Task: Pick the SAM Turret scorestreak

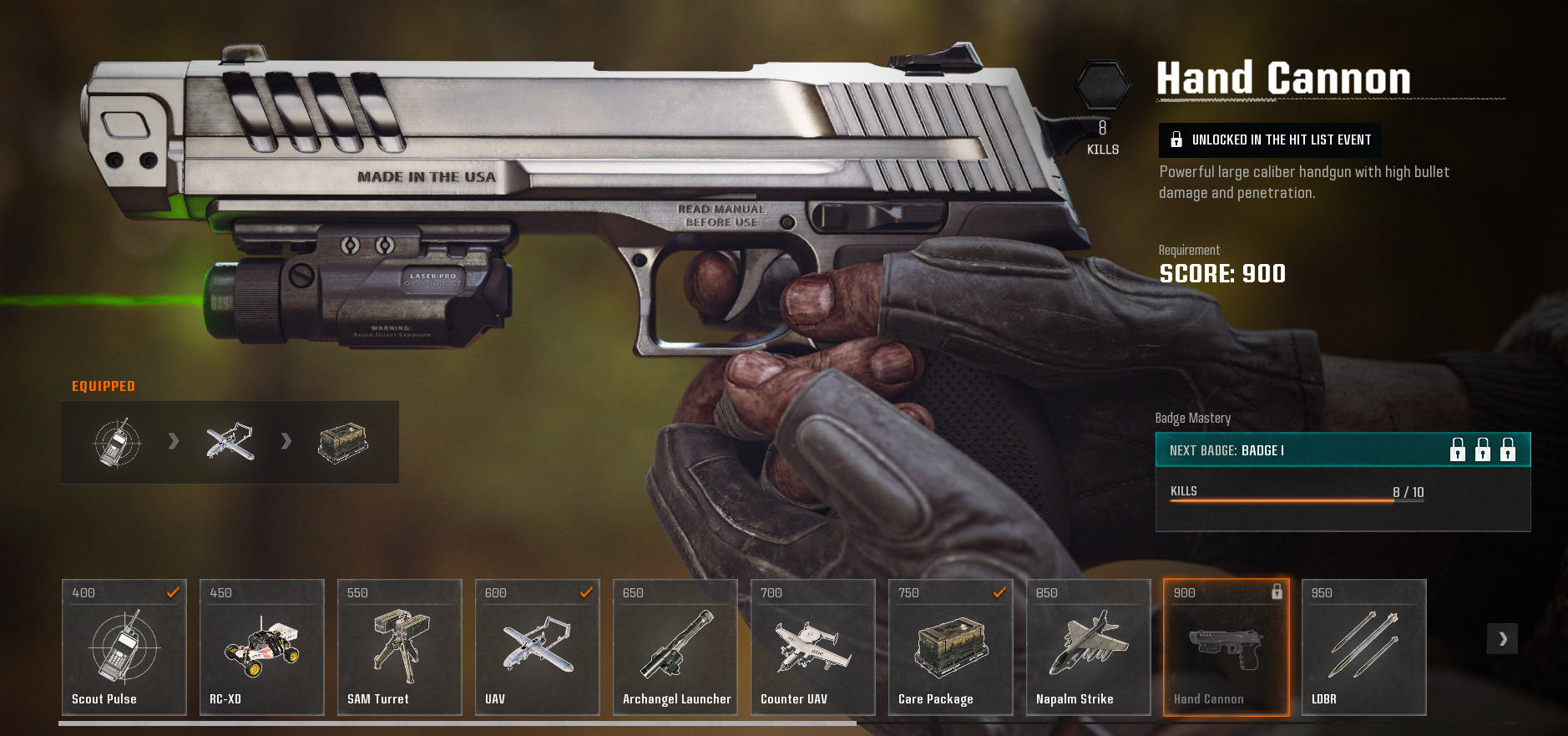Action: point(400,647)
